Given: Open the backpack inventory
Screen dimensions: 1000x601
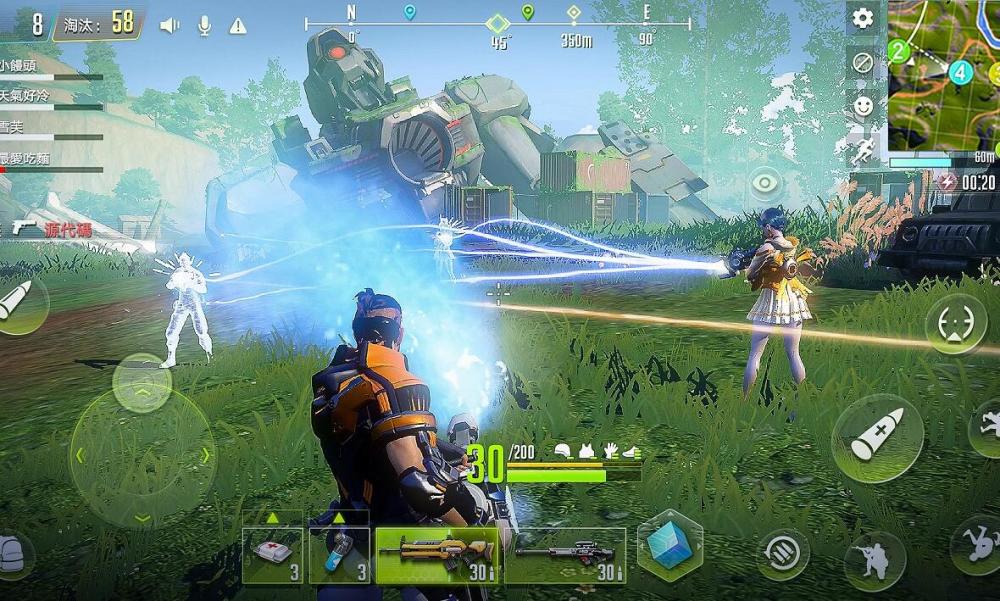Looking at the screenshot, I should (12, 554).
